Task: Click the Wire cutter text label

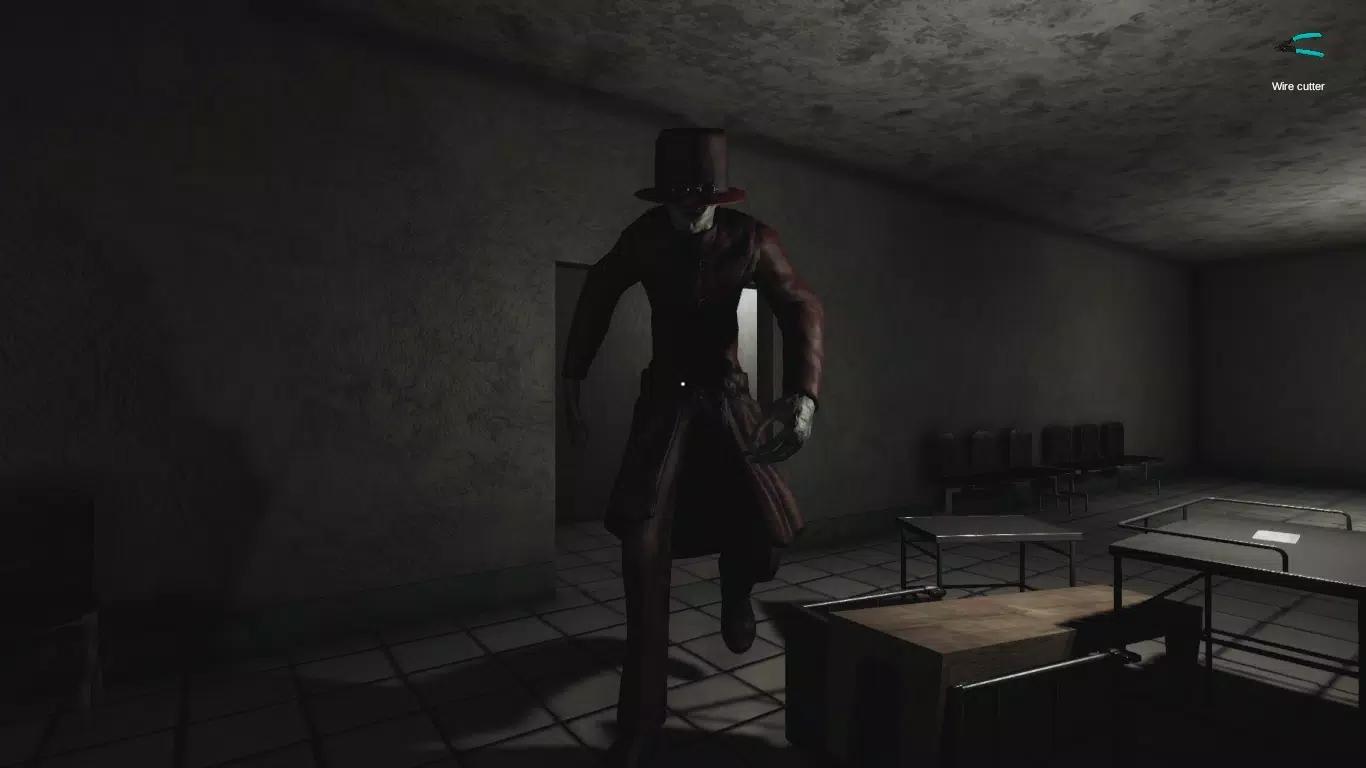Action: click(x=1297, y=86)
